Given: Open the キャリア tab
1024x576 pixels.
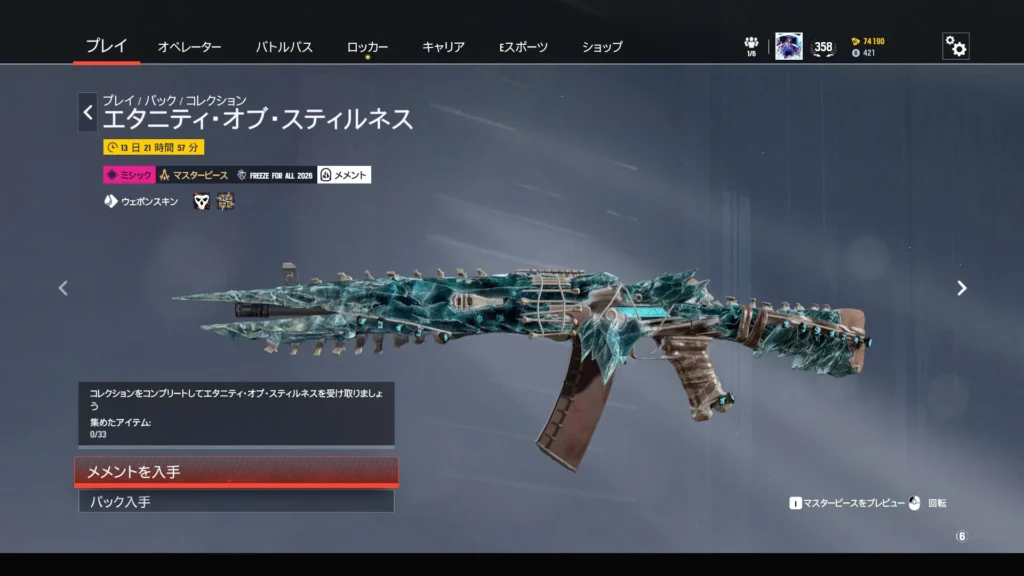Looking at the screenshot, I should pos(443,46).
